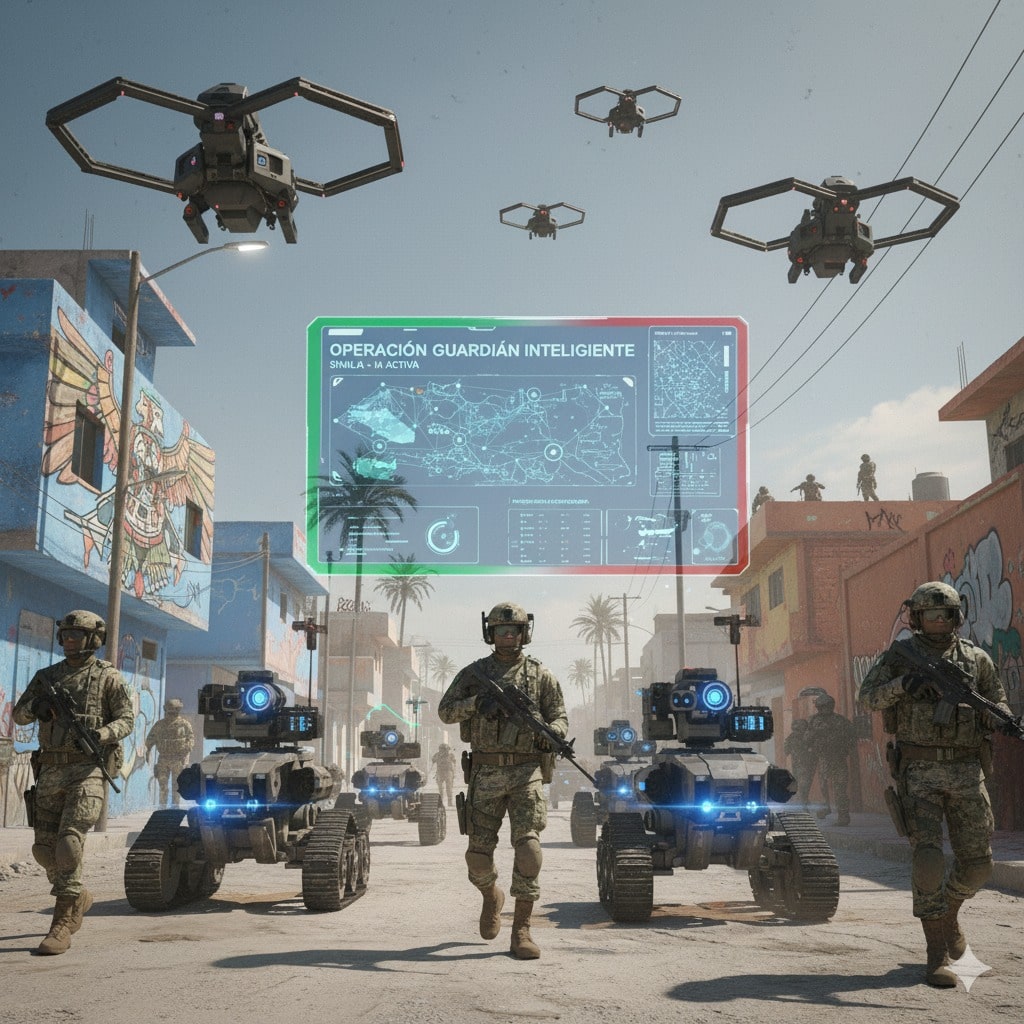The image size is (1024, 1024).
Task: Click the main tactical map in the Operación panel
Action: pos(482,430)
